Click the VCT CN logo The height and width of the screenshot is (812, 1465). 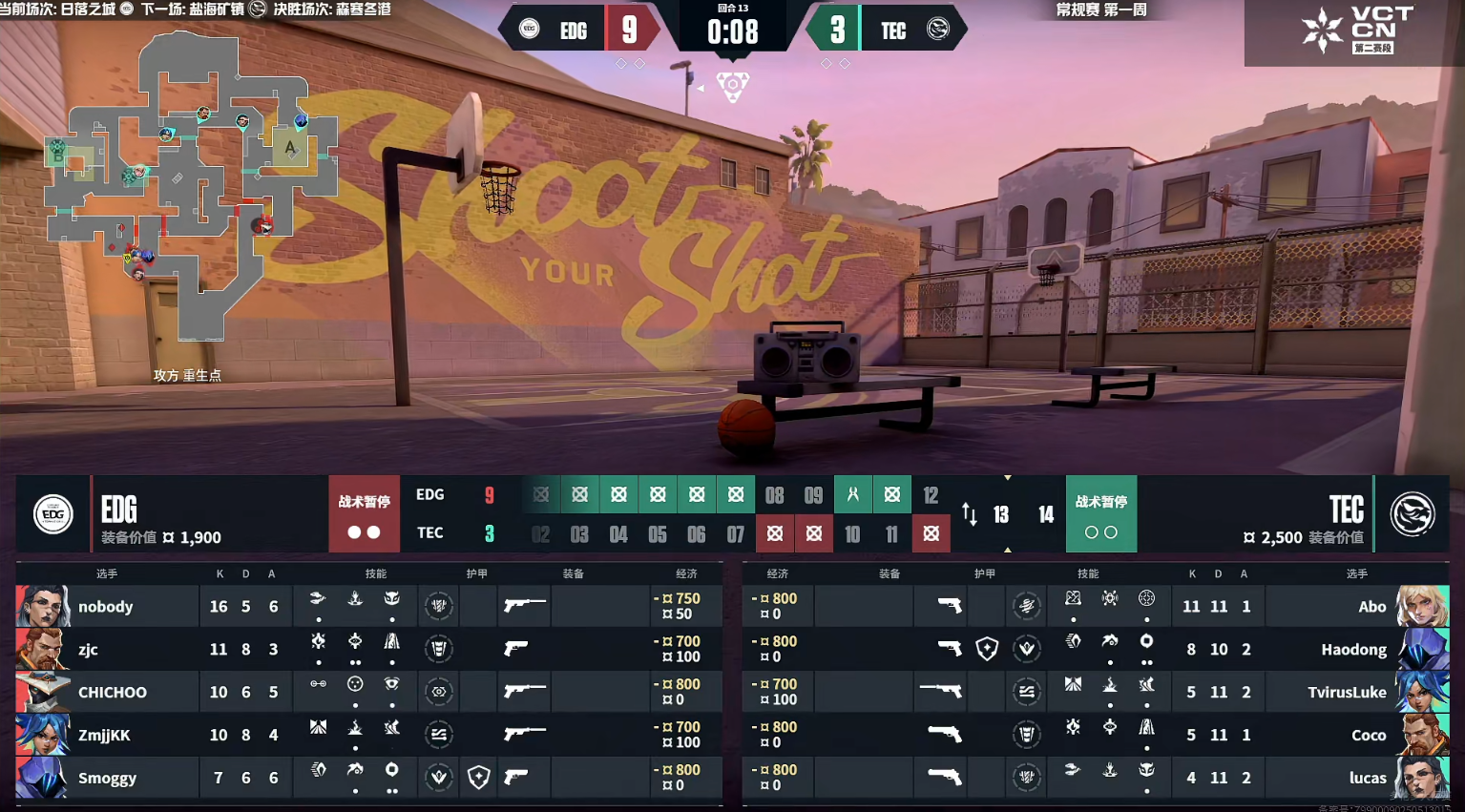click(x=1354, y=31)
